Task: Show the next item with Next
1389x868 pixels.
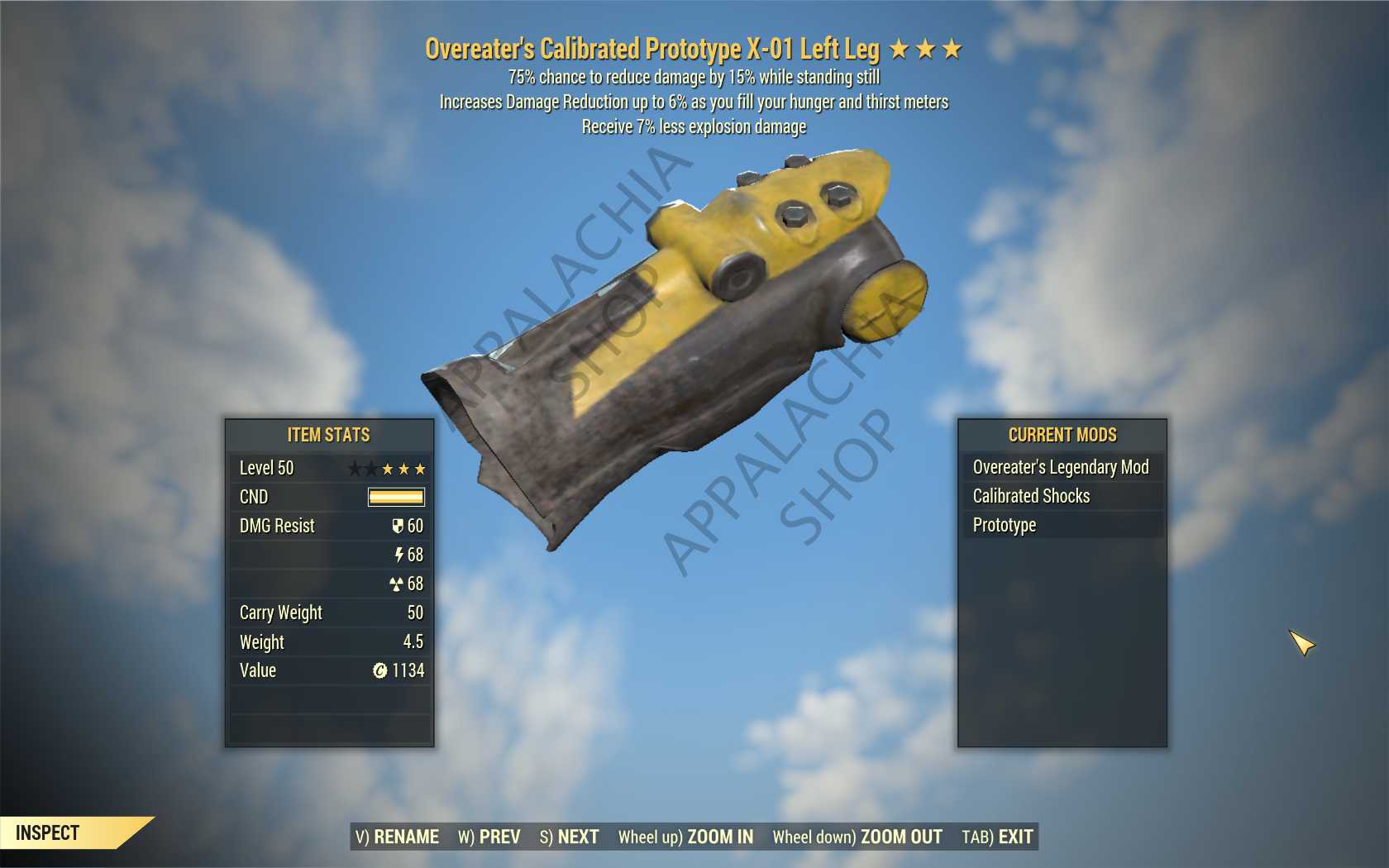Action: point(569,837)
